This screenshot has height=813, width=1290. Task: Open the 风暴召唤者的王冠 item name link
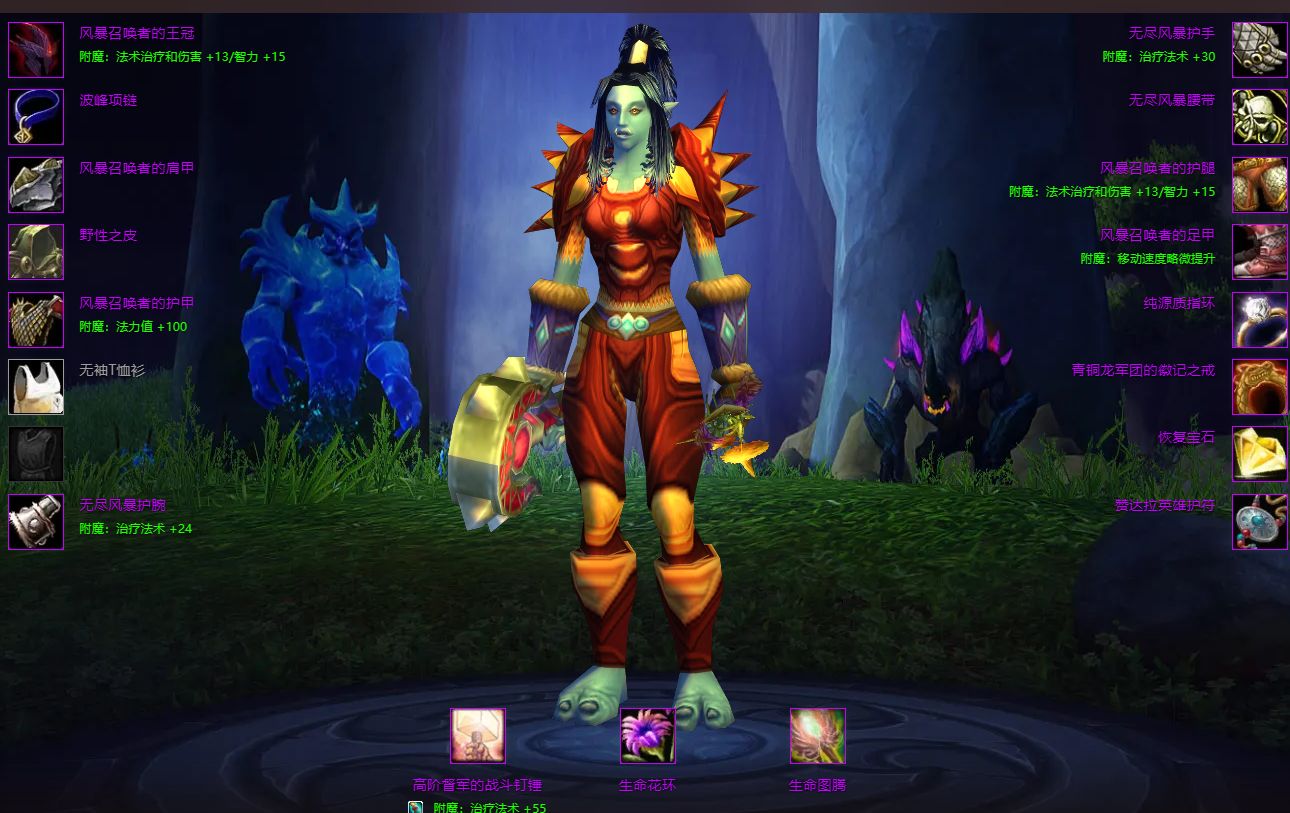pyautogui.click(x=137, y=34)
